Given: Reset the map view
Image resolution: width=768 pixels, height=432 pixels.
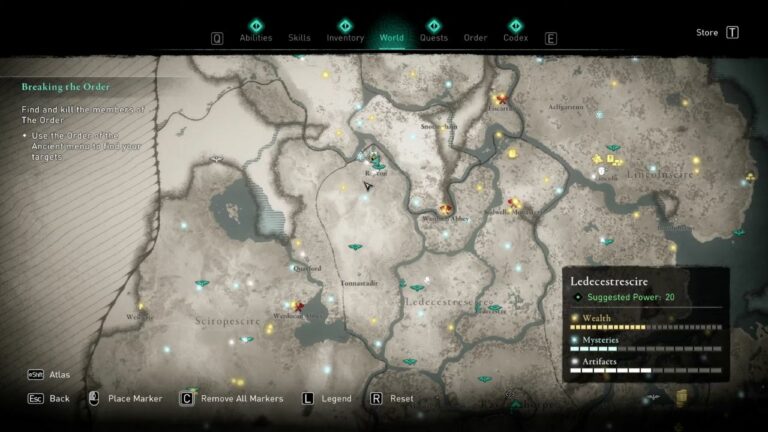Looking at the screenshot, I should (x=401, y=398).
